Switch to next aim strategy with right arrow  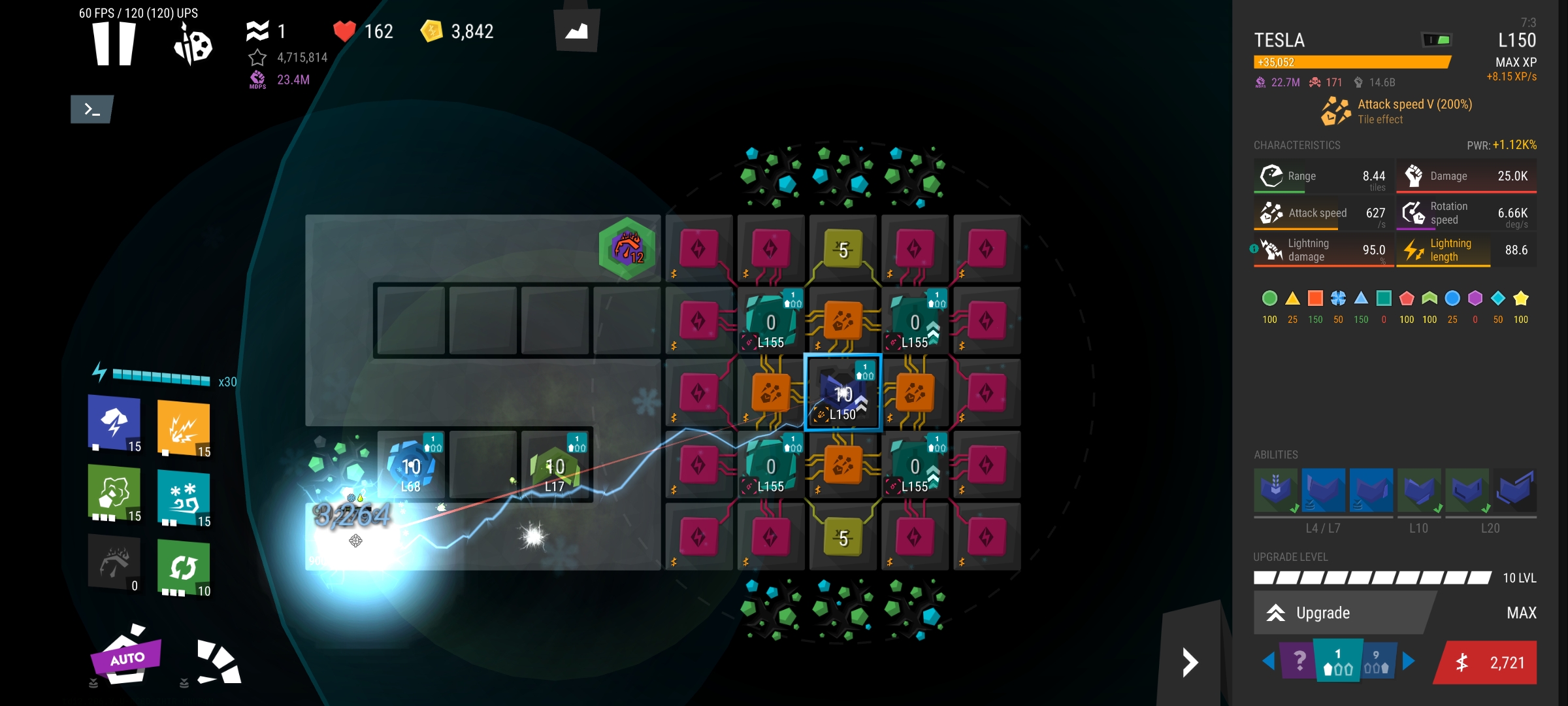(x=1409, y=662)
